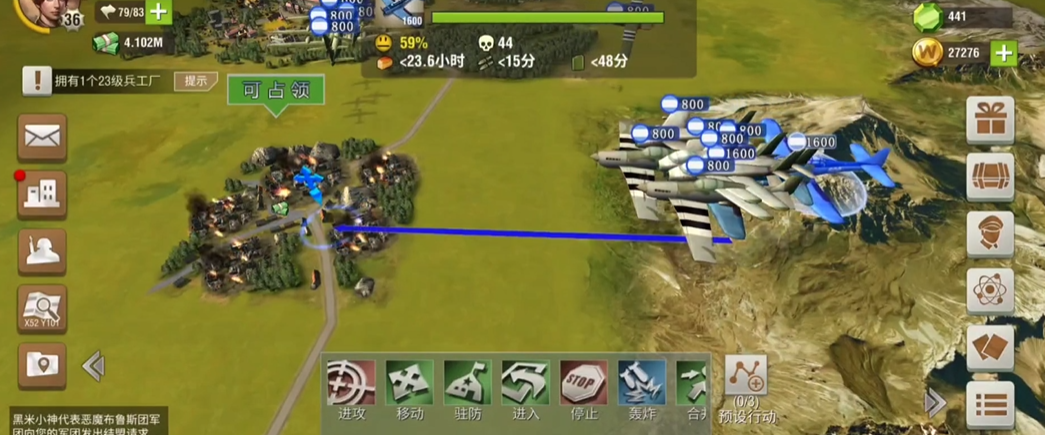Click the 停止 STOP command
This screenshot has width=1045, height=435.
tap(583, 385)
